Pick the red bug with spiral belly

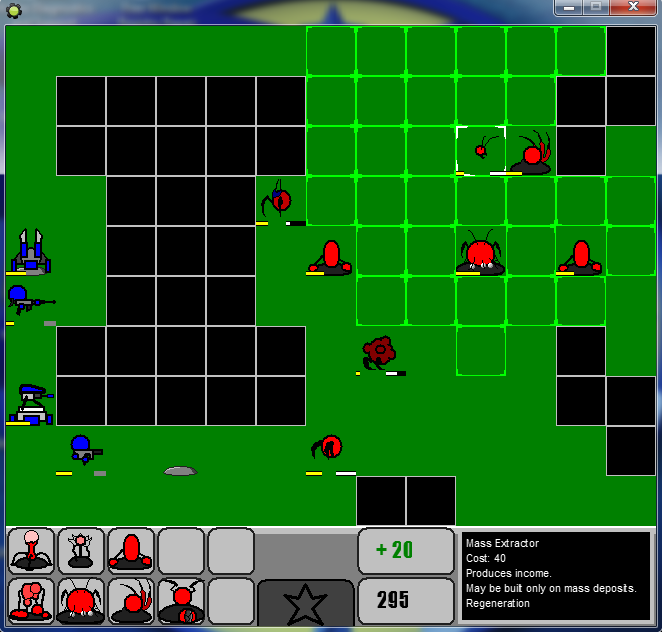[x=181, y=601]
